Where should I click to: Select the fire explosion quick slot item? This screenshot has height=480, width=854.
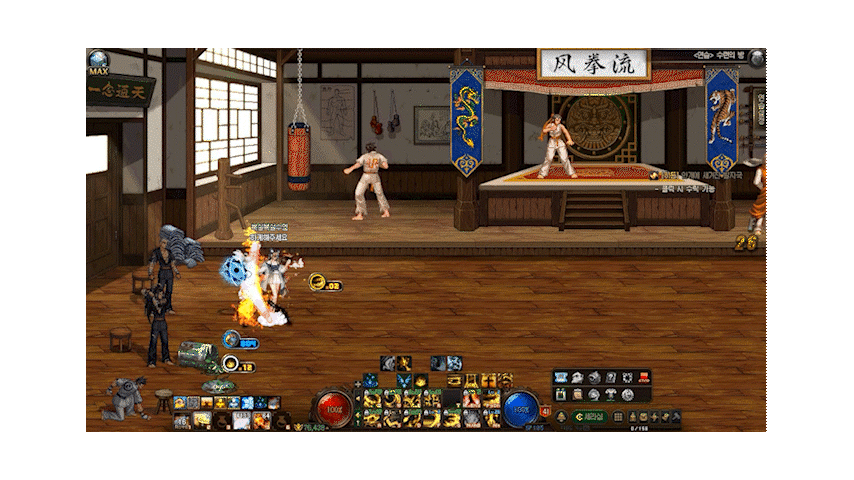pyautogui.click(x=261, y=421)
